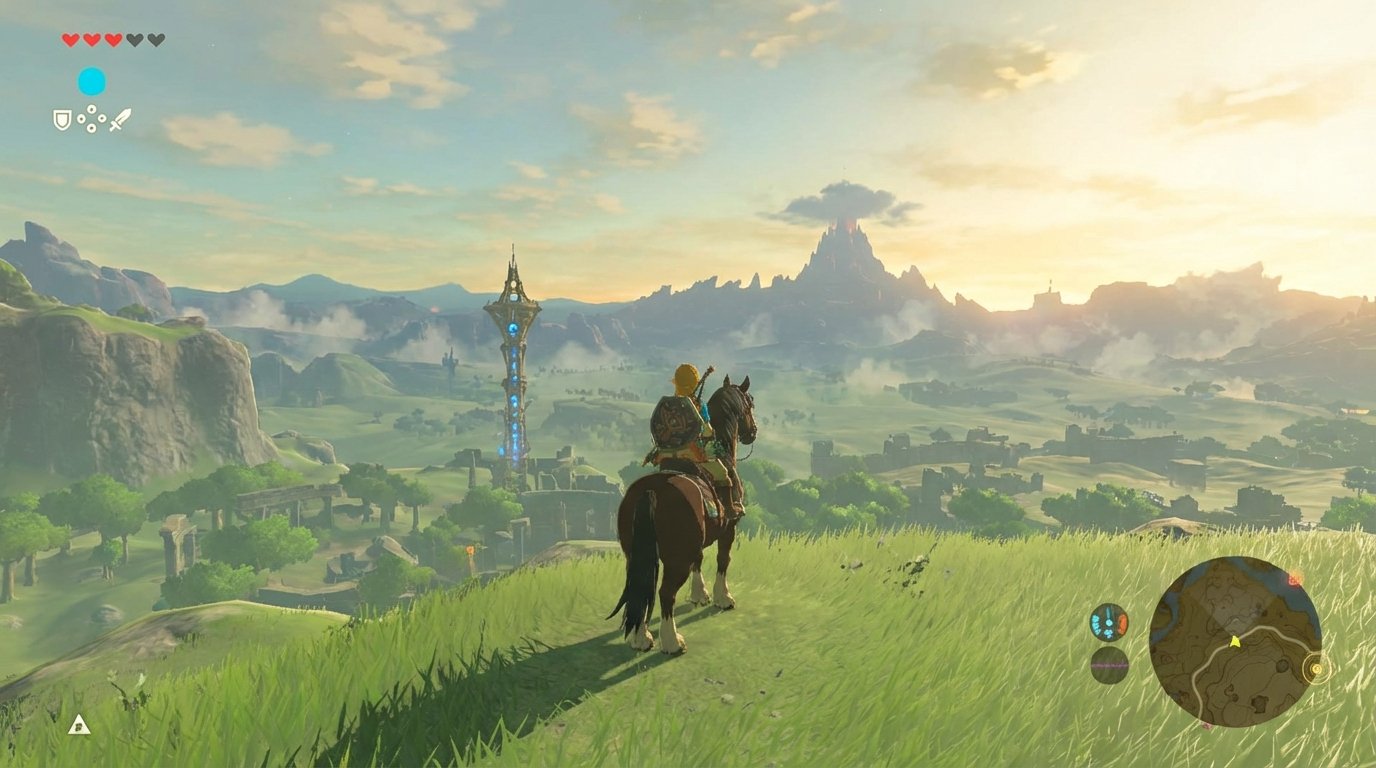Select the sword icon in the HUD
1376x768 pixels.
coord(121,119)
